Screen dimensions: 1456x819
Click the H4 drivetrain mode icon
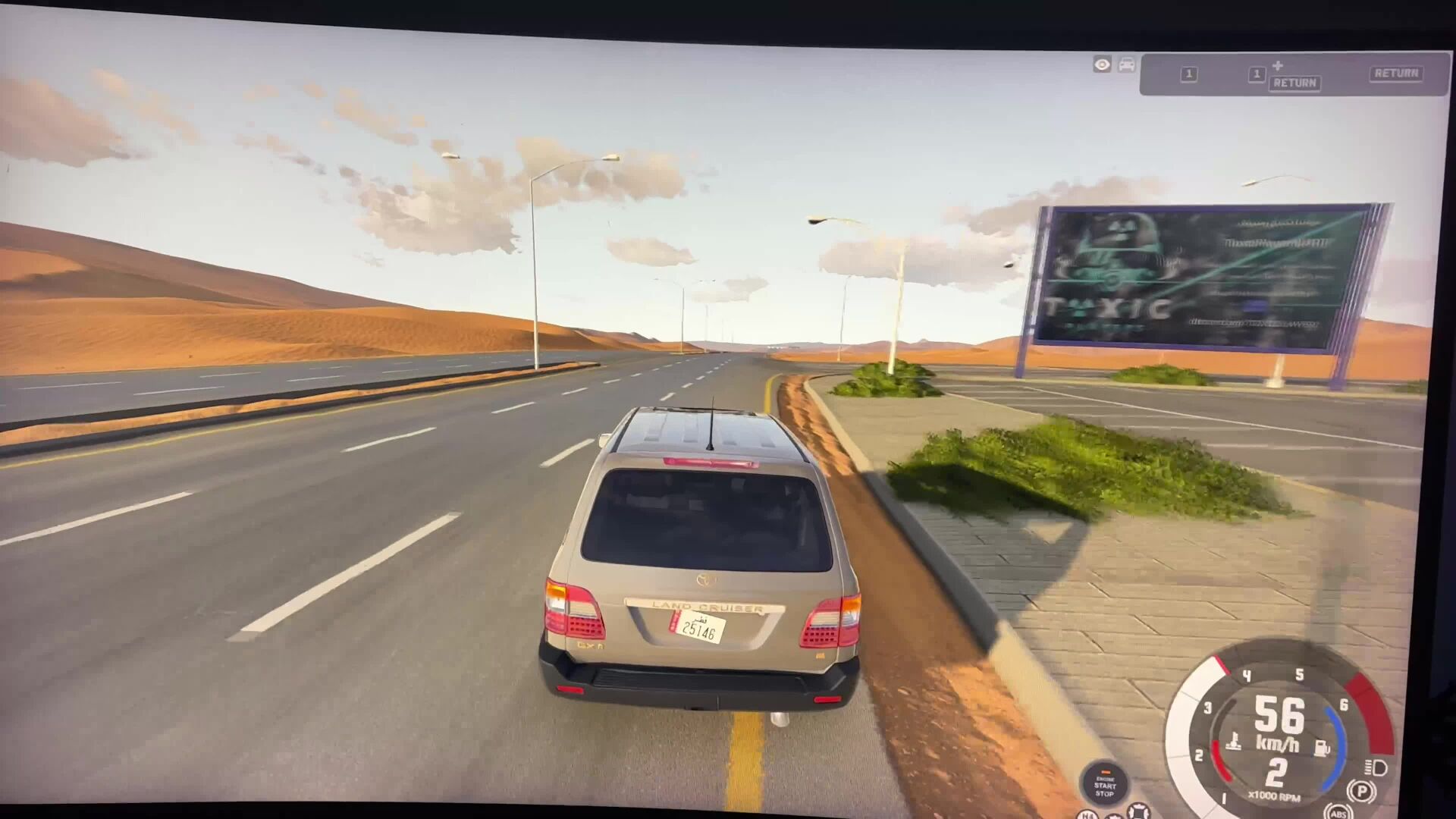tap(1087, 815)
